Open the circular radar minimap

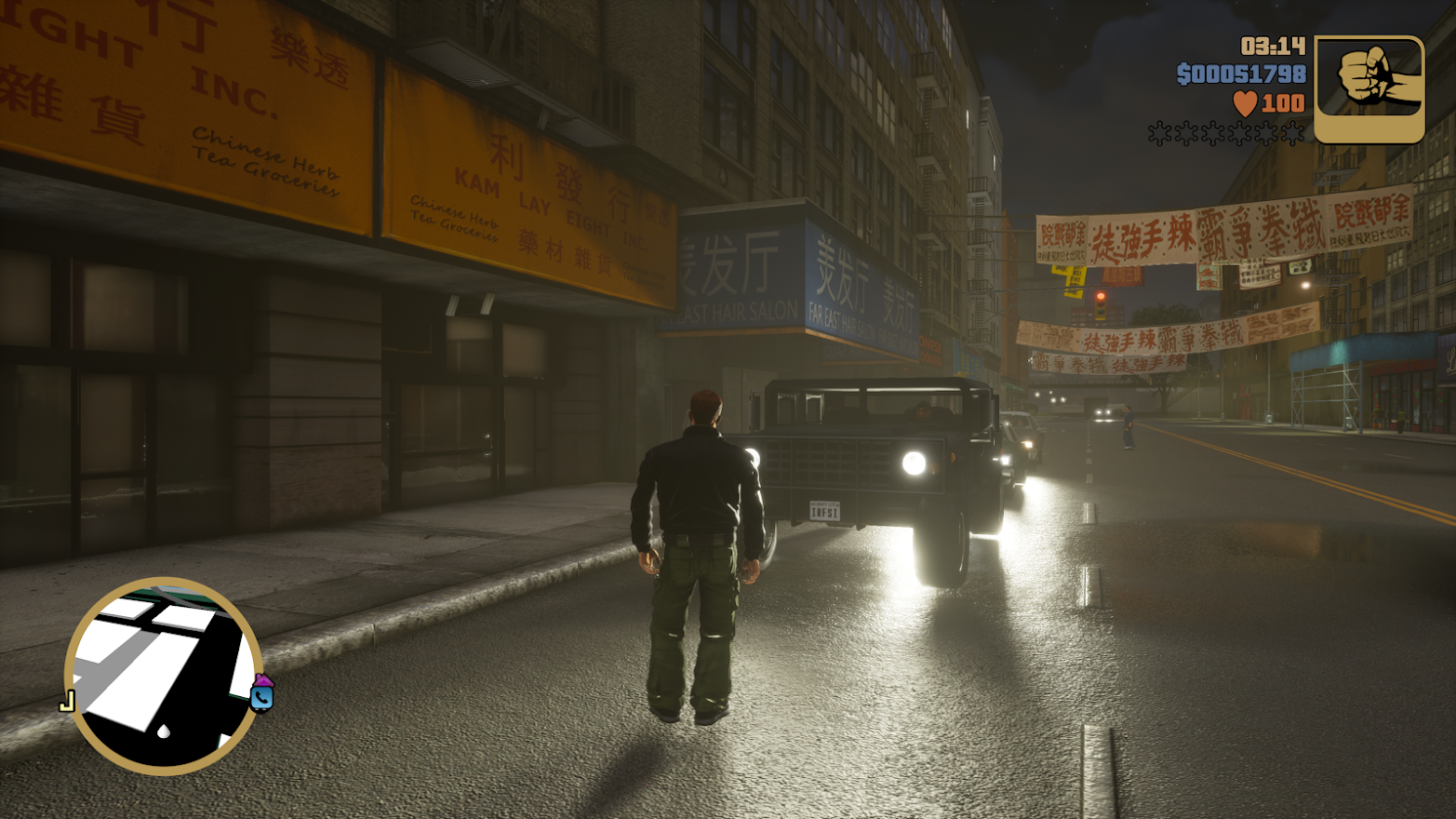tap(163, 677)
